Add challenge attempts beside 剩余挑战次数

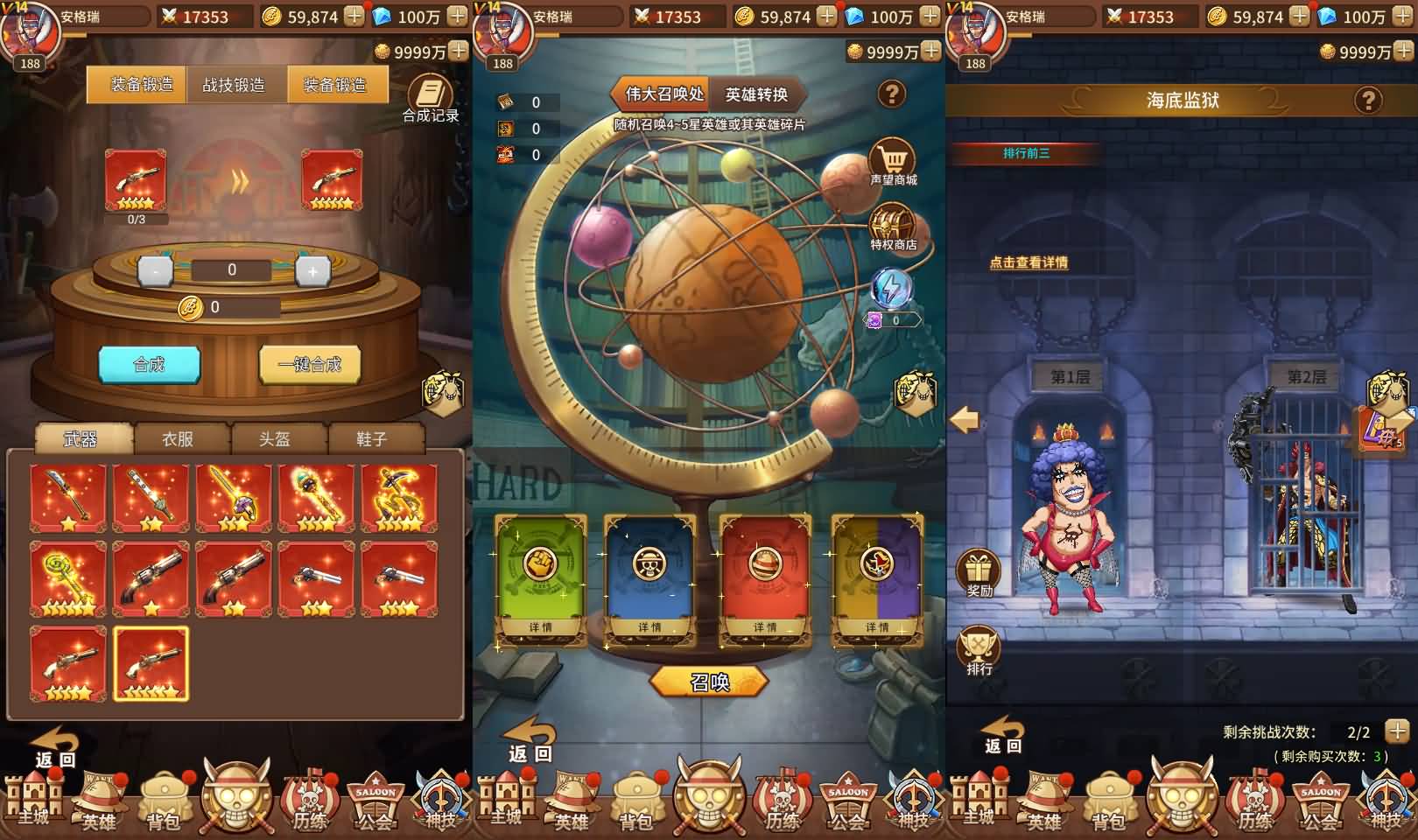[1397, 731]
